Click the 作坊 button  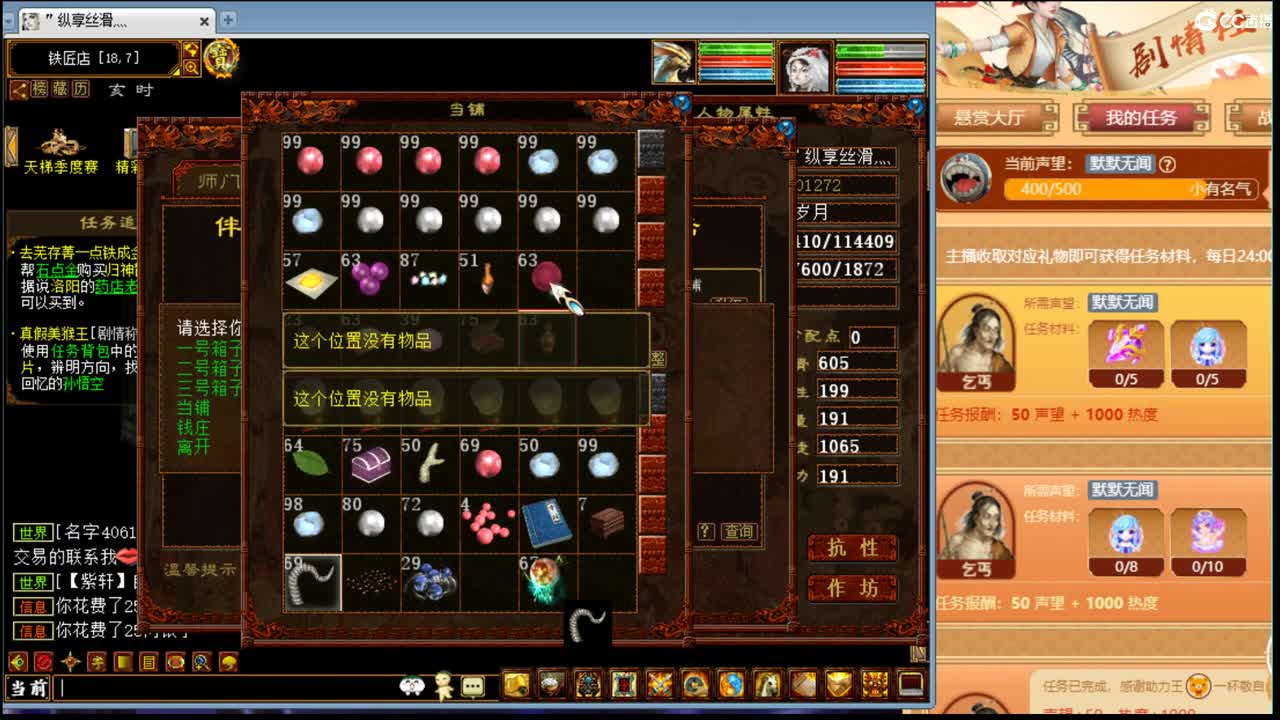coord(851,588)
